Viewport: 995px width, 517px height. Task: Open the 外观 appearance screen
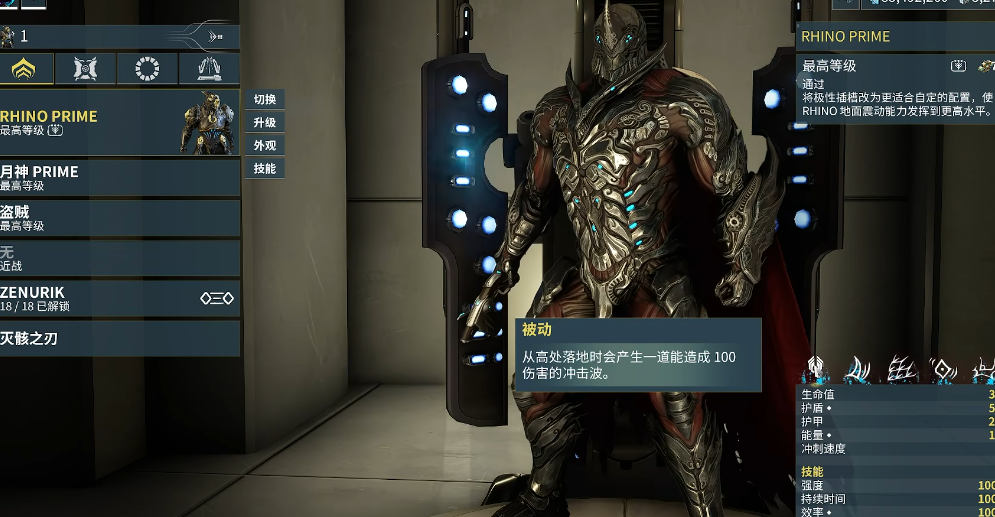[x=264, y=146]
